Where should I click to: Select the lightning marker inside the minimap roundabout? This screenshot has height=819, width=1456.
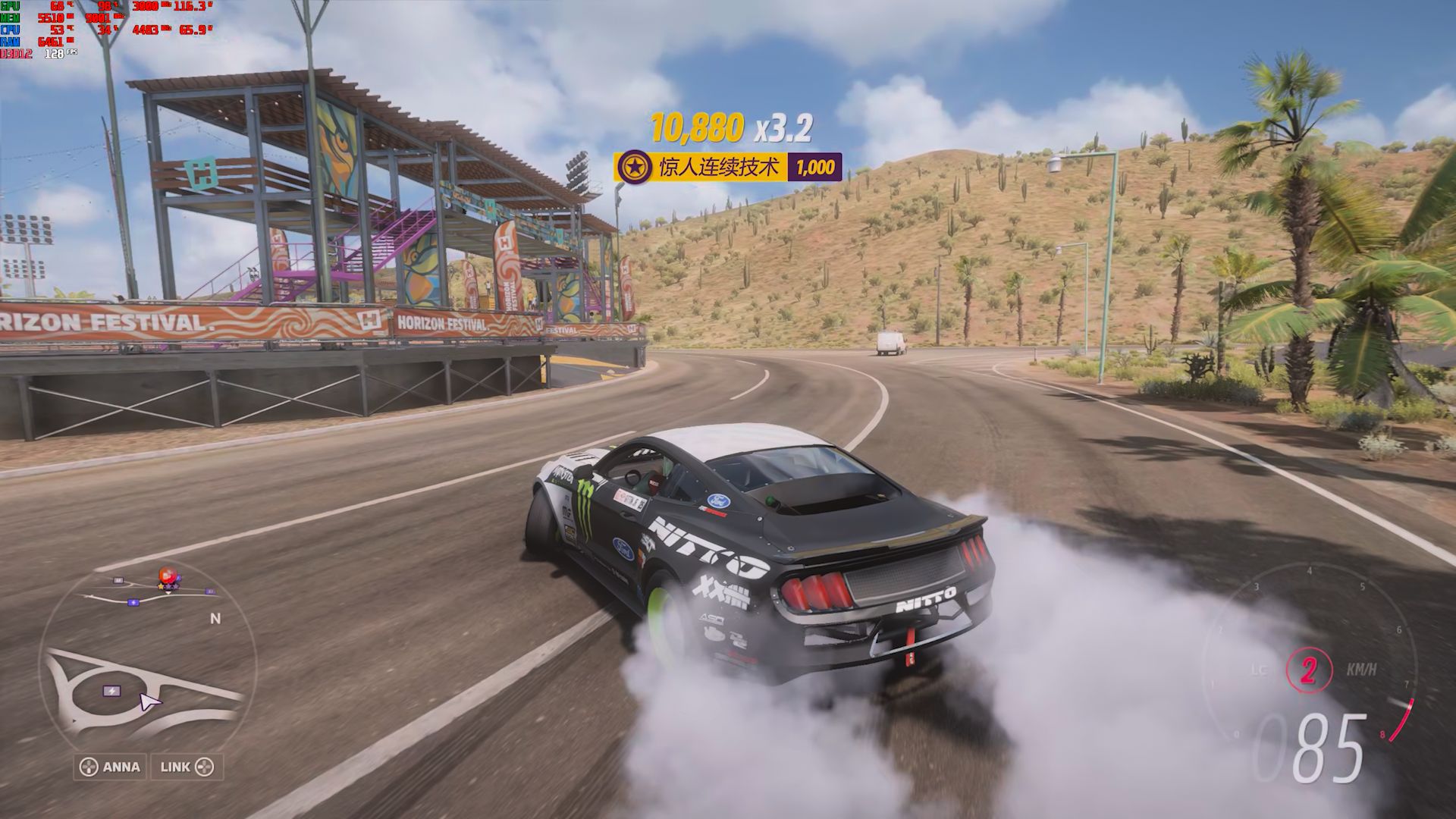tap(111, 691)
